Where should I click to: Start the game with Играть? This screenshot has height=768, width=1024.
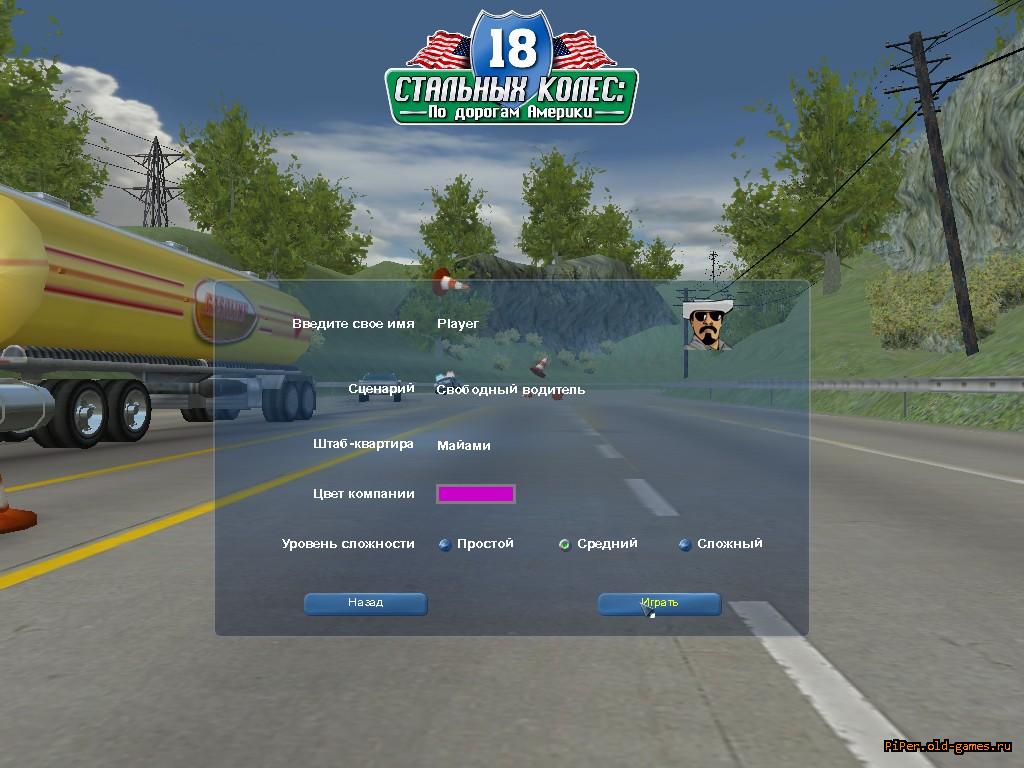tap(659, 603)
